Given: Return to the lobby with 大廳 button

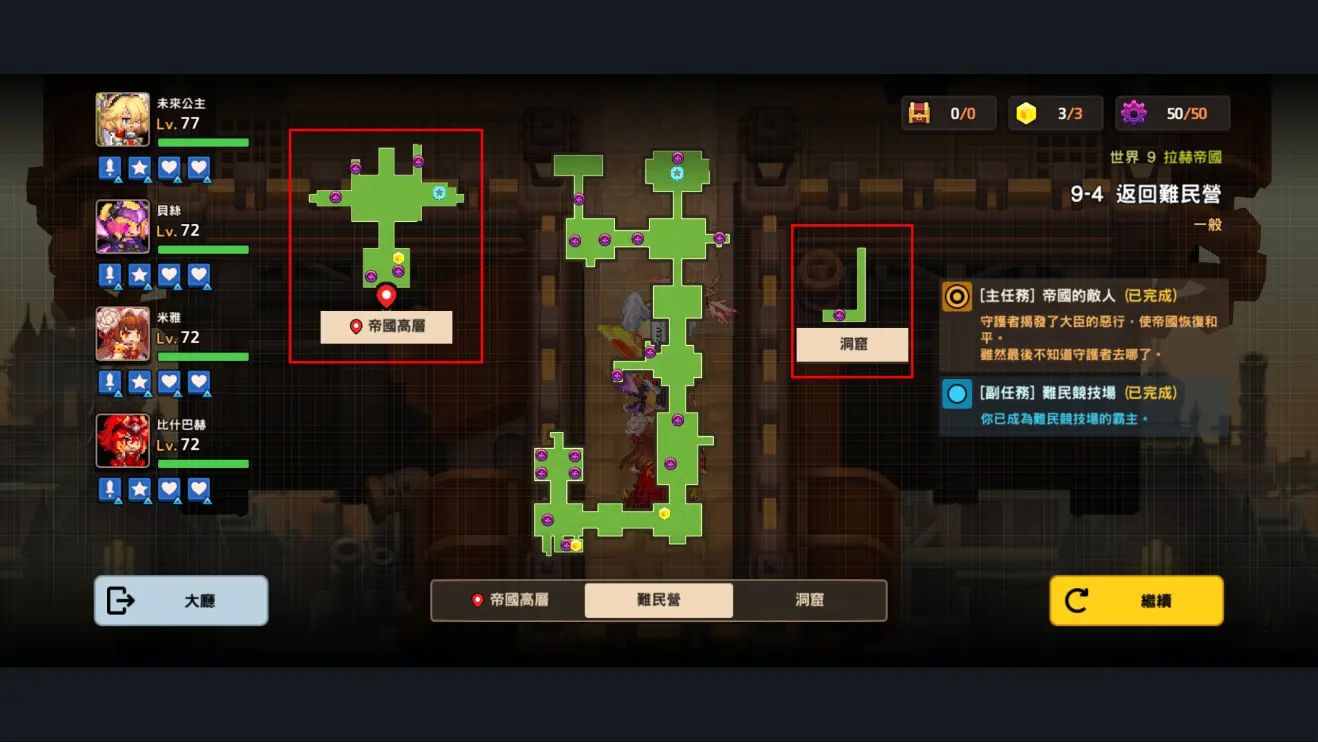Looking at the screenshot, I should [x=181, y=601].
